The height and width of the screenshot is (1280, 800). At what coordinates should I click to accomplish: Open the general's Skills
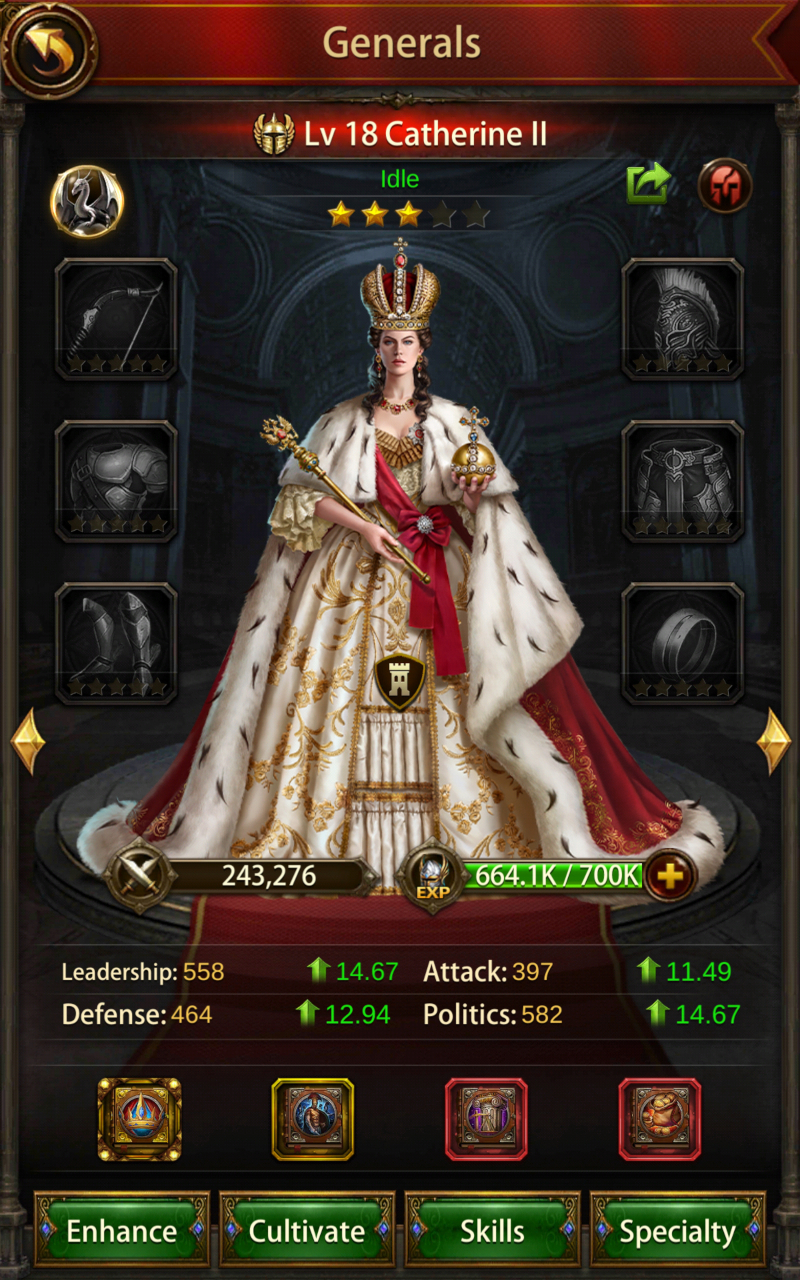492,1230
